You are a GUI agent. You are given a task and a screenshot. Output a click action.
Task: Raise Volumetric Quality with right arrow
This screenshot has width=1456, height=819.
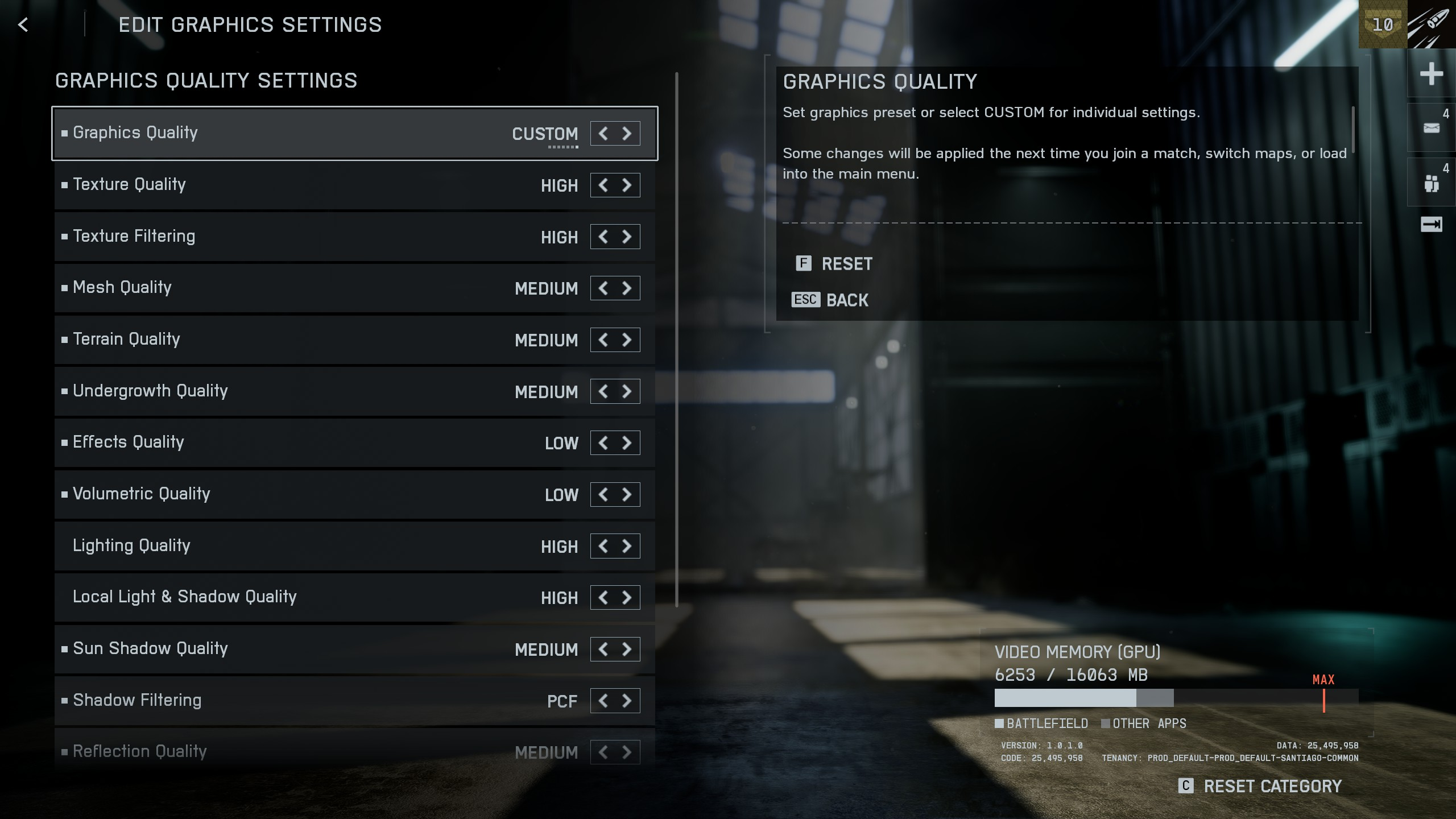(627, 495)
